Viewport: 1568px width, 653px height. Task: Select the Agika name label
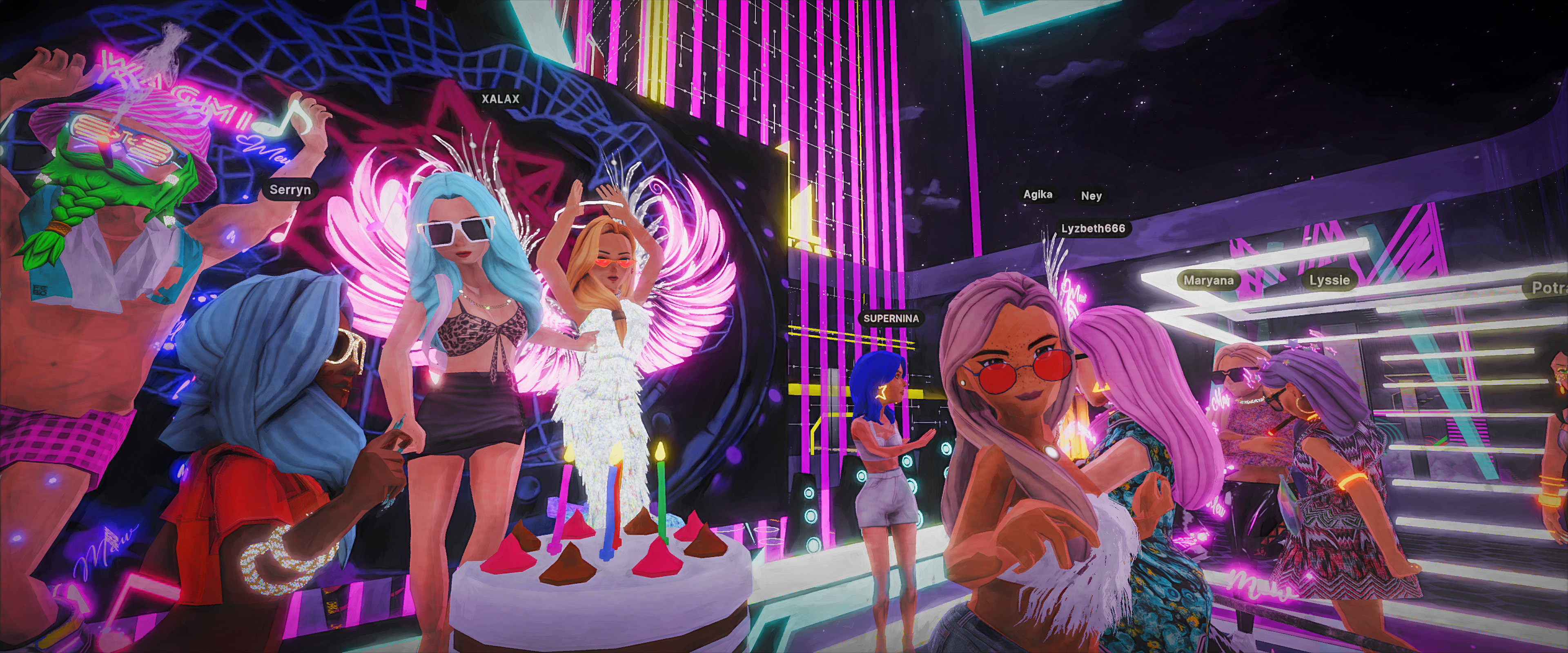coord(1038,195)
